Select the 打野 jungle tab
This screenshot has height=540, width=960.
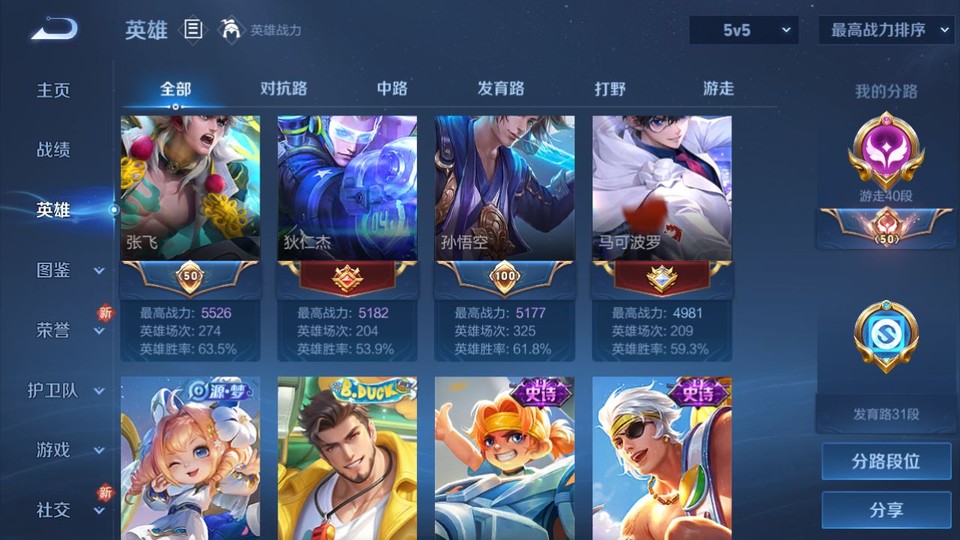tap(610, 88)
